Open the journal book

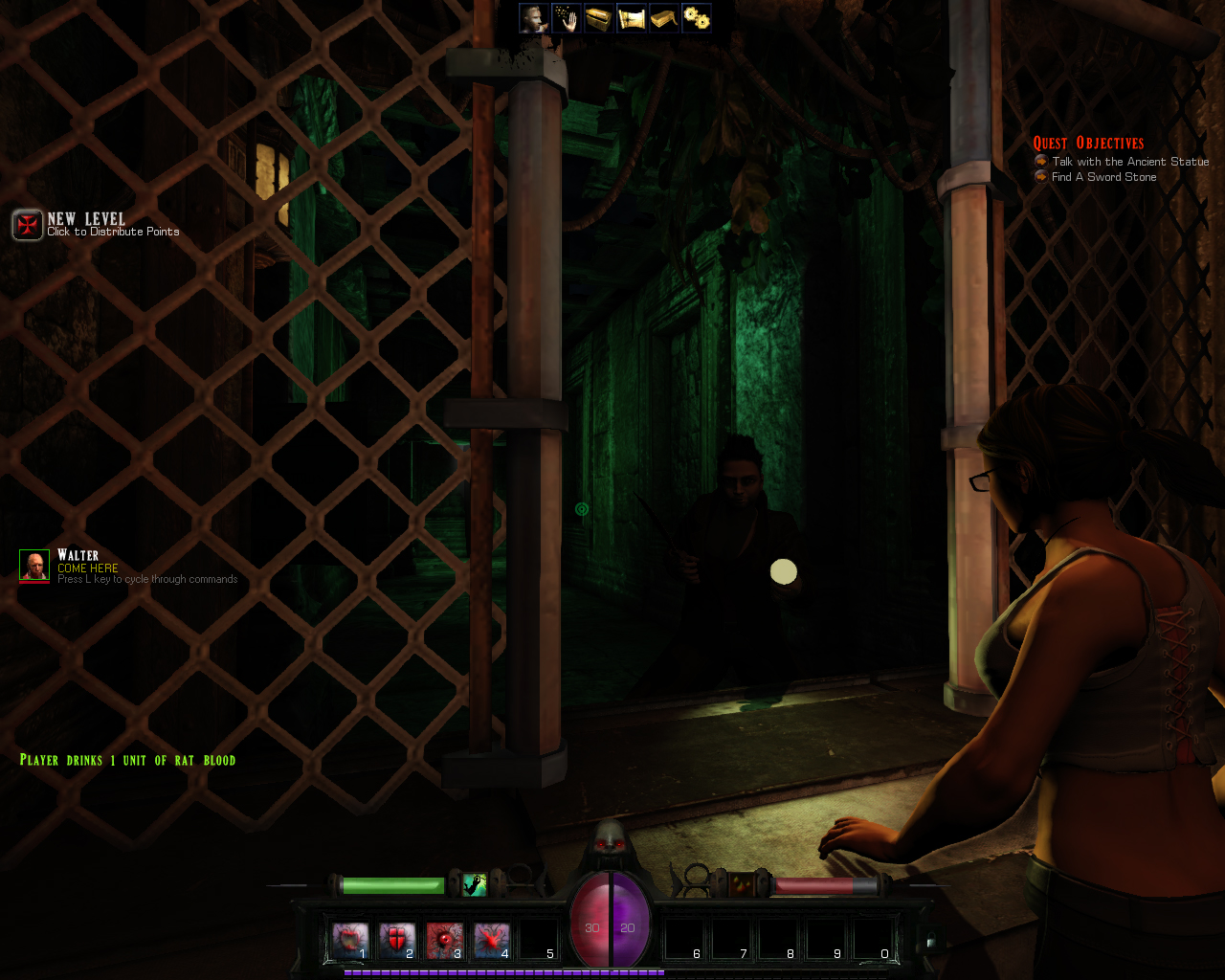(664, 17)
